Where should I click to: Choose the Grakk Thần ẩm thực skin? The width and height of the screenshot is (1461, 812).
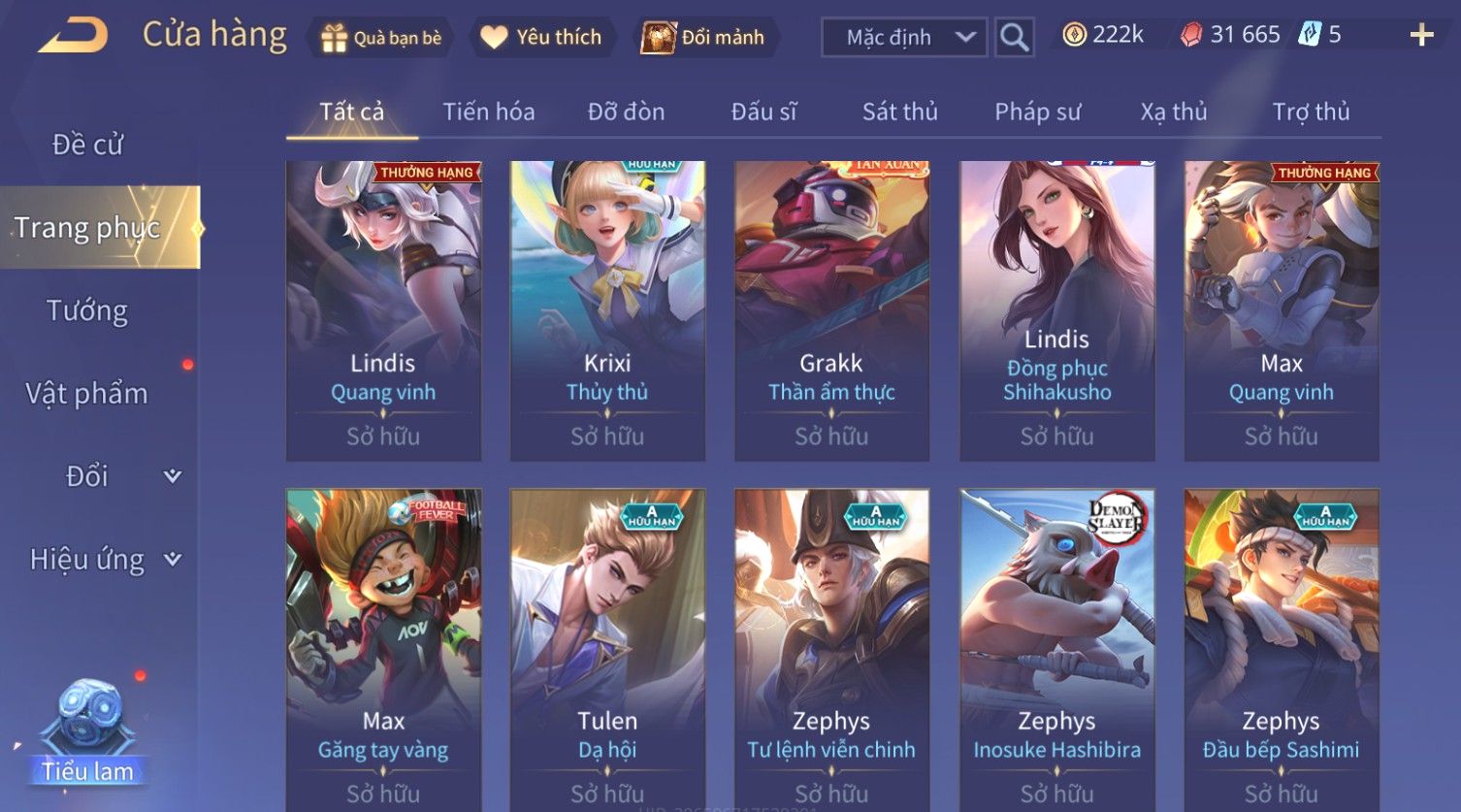click(831, 310)
